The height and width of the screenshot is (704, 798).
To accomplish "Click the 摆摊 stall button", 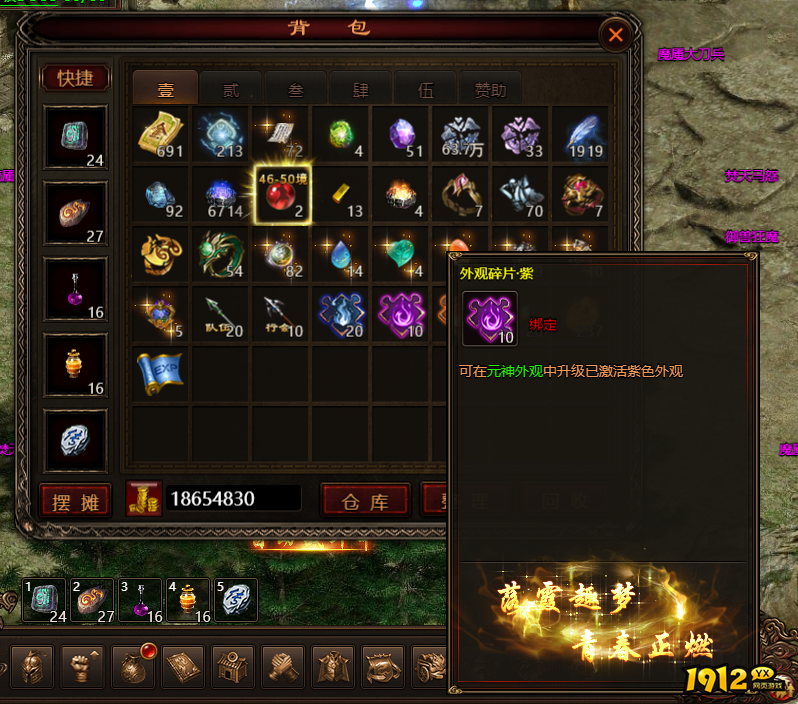I will [x=76, y=501].
